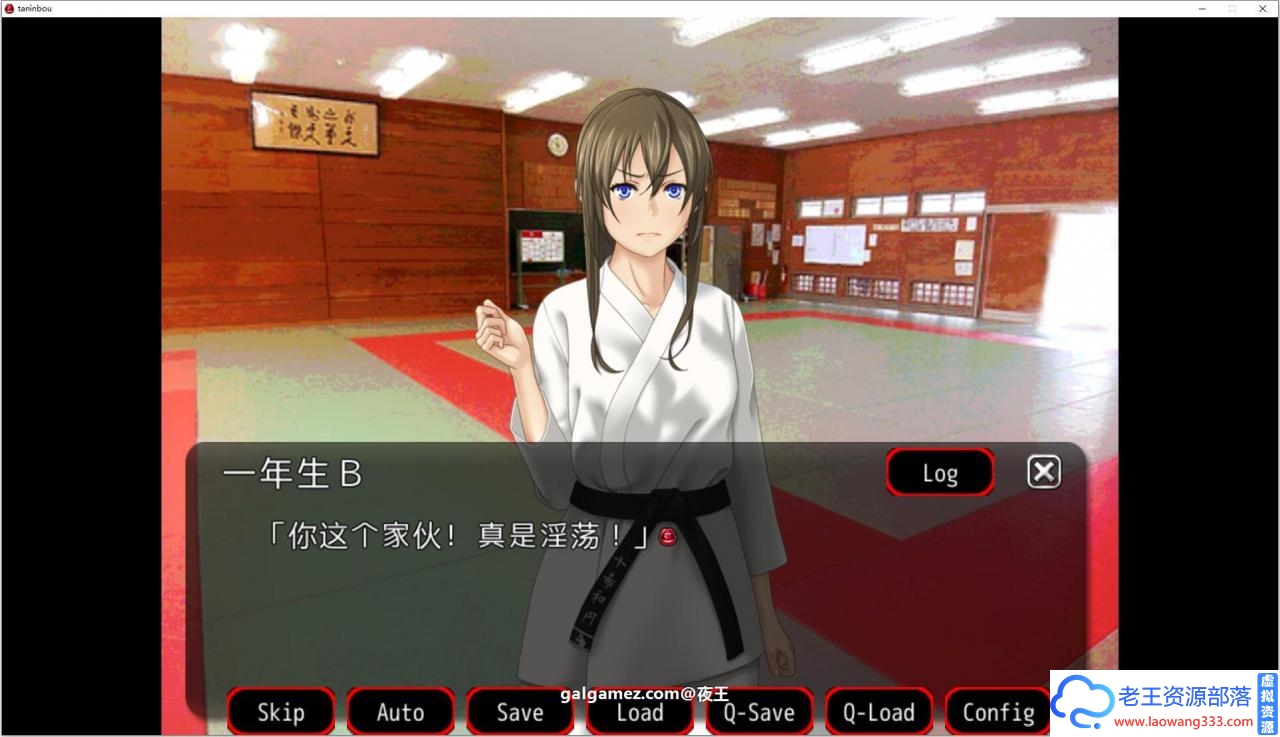Enable Skip mode
This screenshot has width=1280, height=737.
(x=280, y=712)
